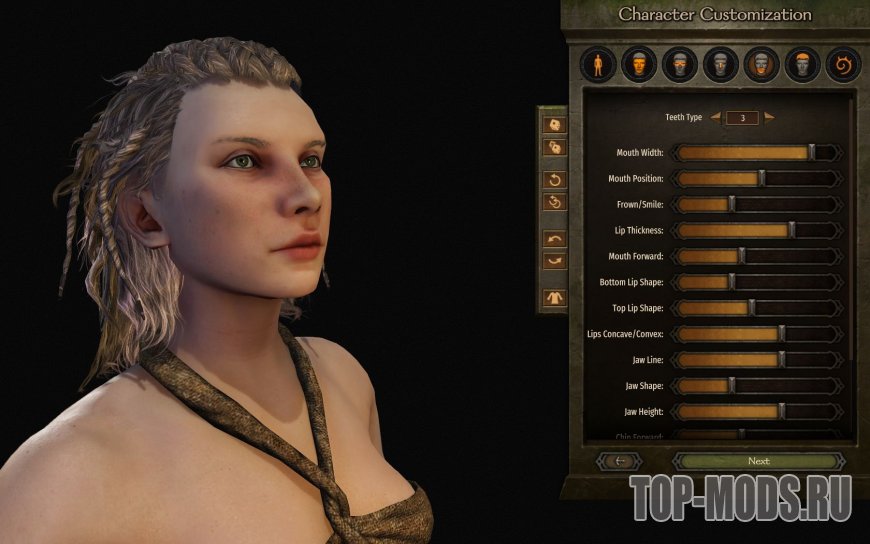870x544 pixels.
Task: Click the curved undo arrow button
Action: pyautogui.click(x=553, y=239)
